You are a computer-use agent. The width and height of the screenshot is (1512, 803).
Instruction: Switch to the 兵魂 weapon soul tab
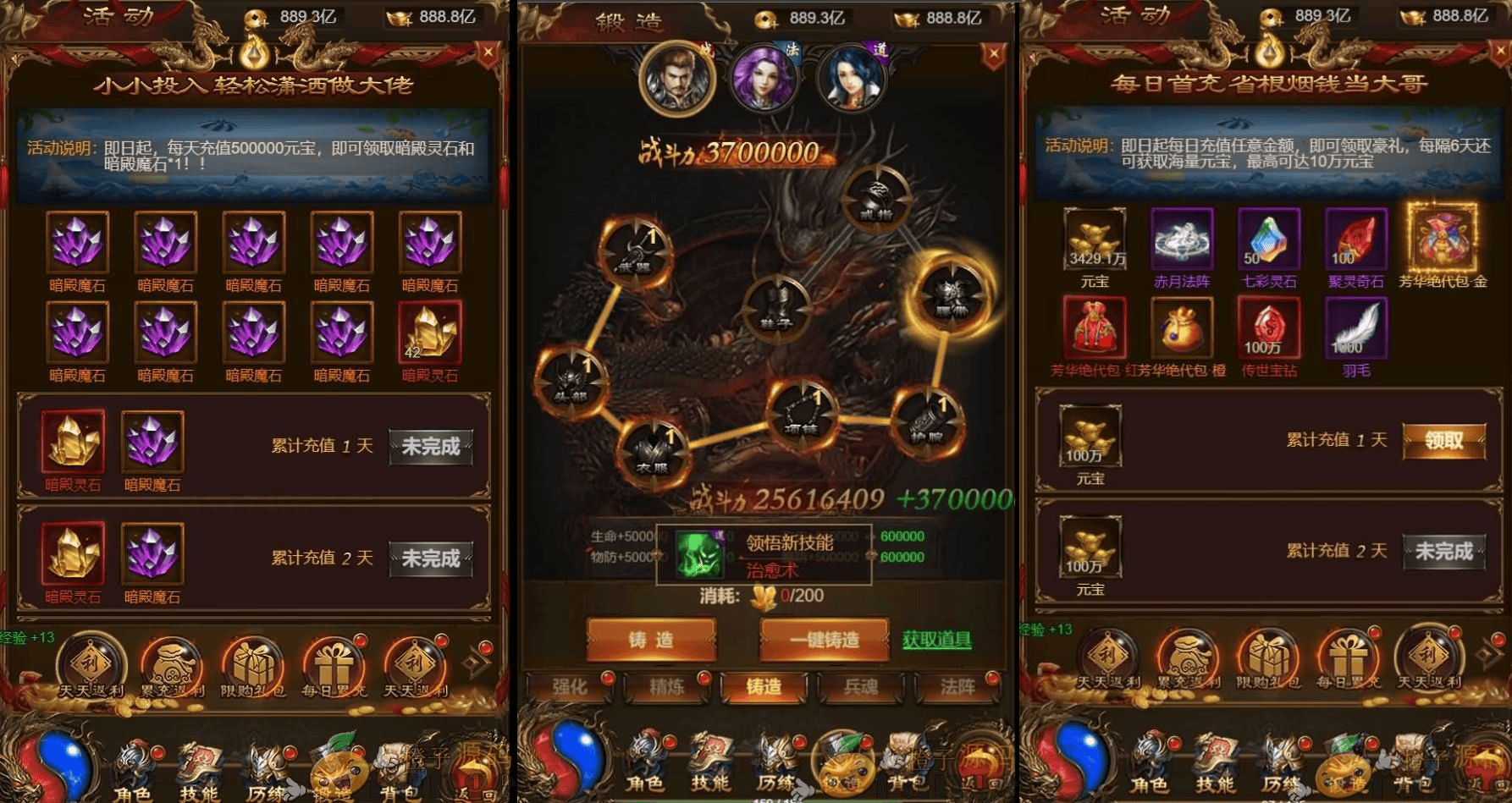(861, 688)
